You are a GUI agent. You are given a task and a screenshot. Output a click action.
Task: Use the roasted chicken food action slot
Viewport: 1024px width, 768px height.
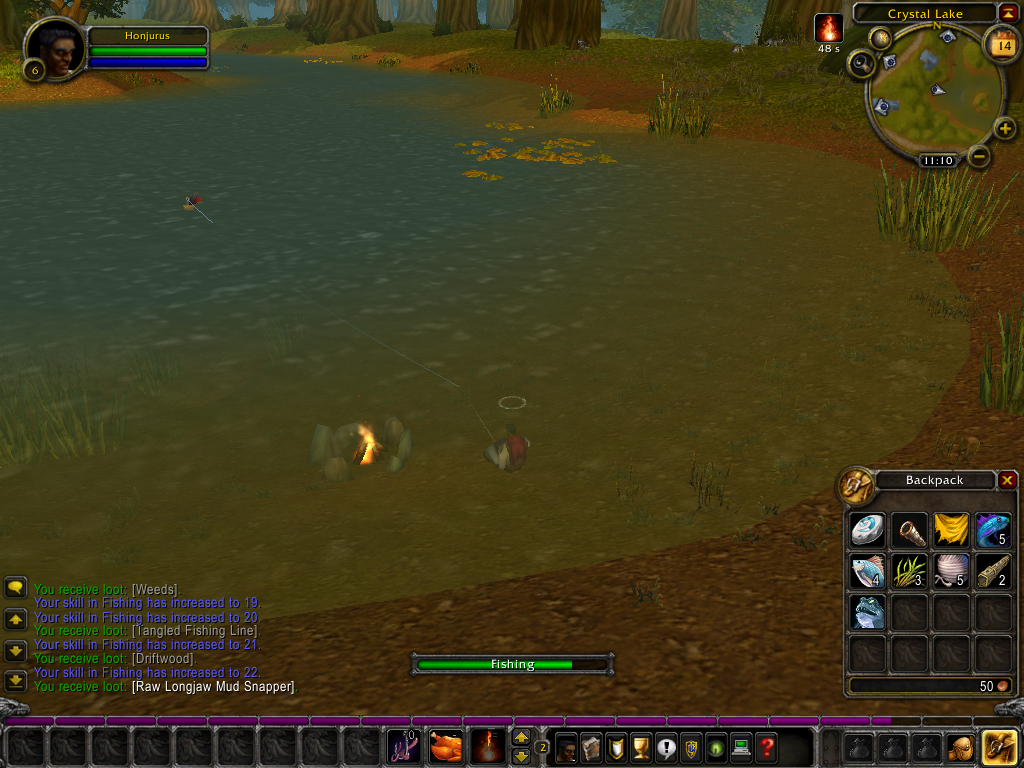pos(446,746)
